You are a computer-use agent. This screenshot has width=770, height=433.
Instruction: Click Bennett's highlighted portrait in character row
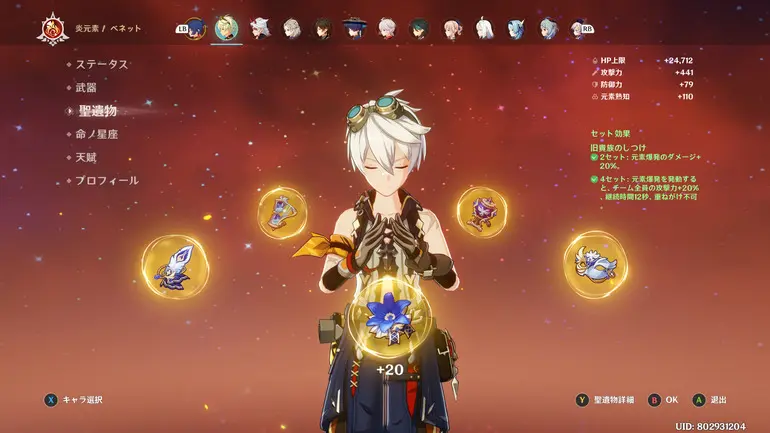(x=227, y=28)
